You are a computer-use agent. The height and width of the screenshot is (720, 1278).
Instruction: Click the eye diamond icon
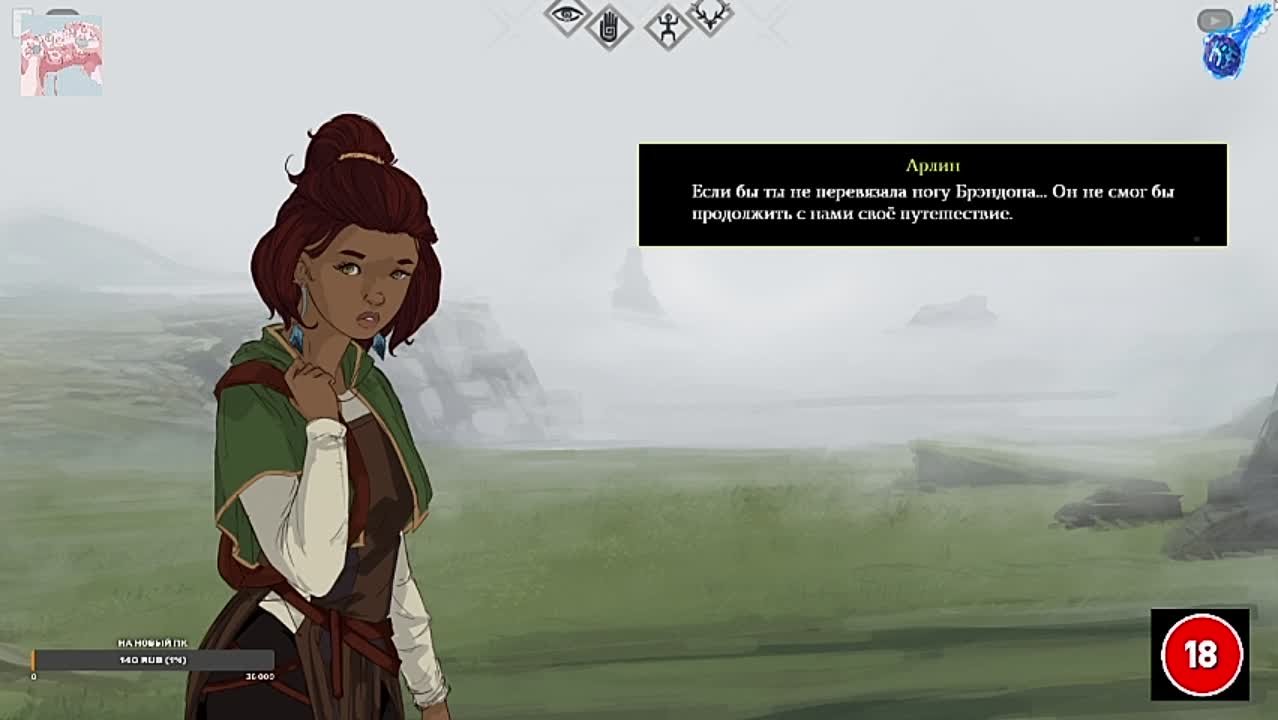pos(567,14)
